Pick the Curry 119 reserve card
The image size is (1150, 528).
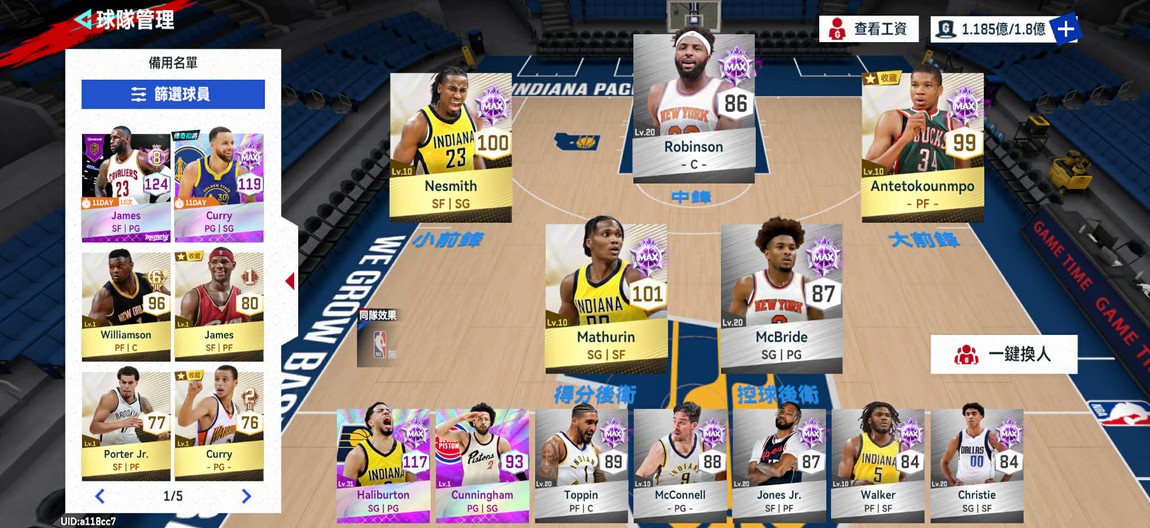(219, 187)
